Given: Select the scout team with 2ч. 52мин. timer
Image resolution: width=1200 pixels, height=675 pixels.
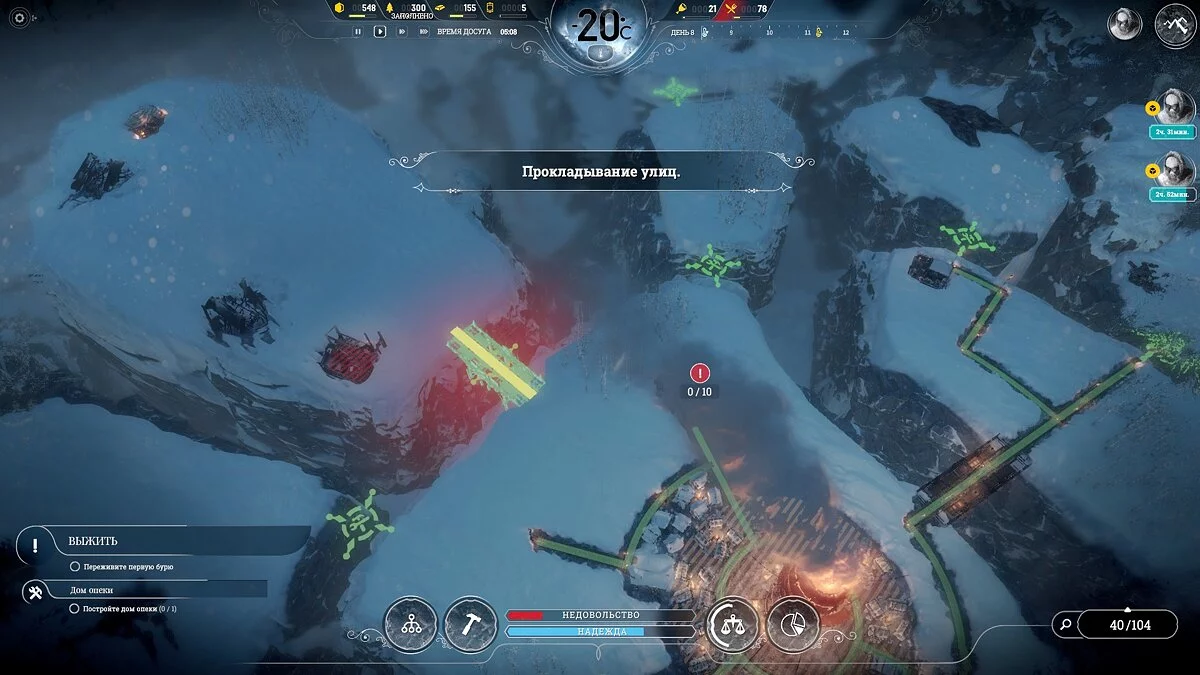Looking at the screenshot, I should tap(1175, 172).
